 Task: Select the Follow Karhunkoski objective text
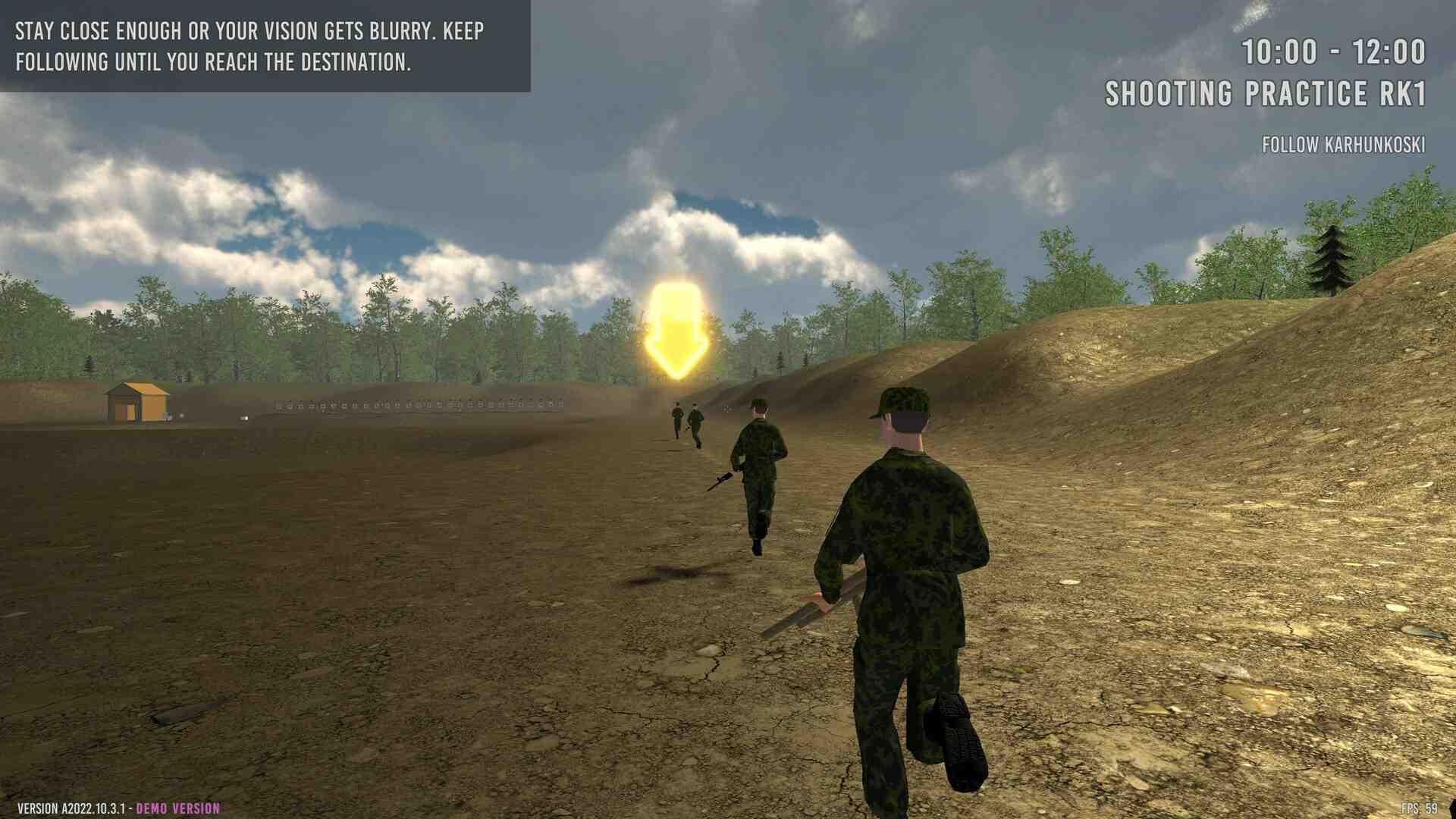tap(1343, 145)
